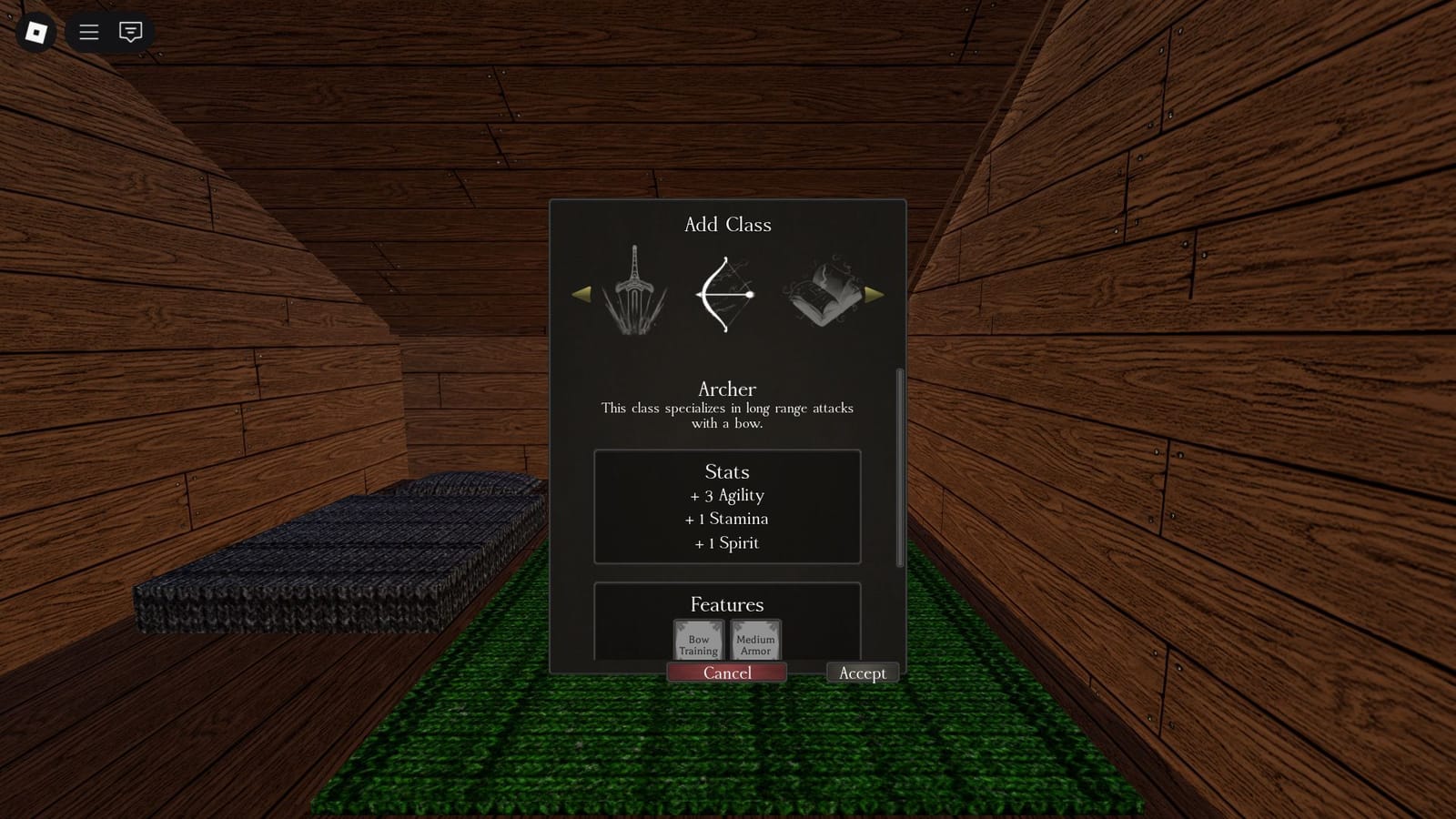Cancel the class selection
The image size is (1456, 819).
(727, 672)
